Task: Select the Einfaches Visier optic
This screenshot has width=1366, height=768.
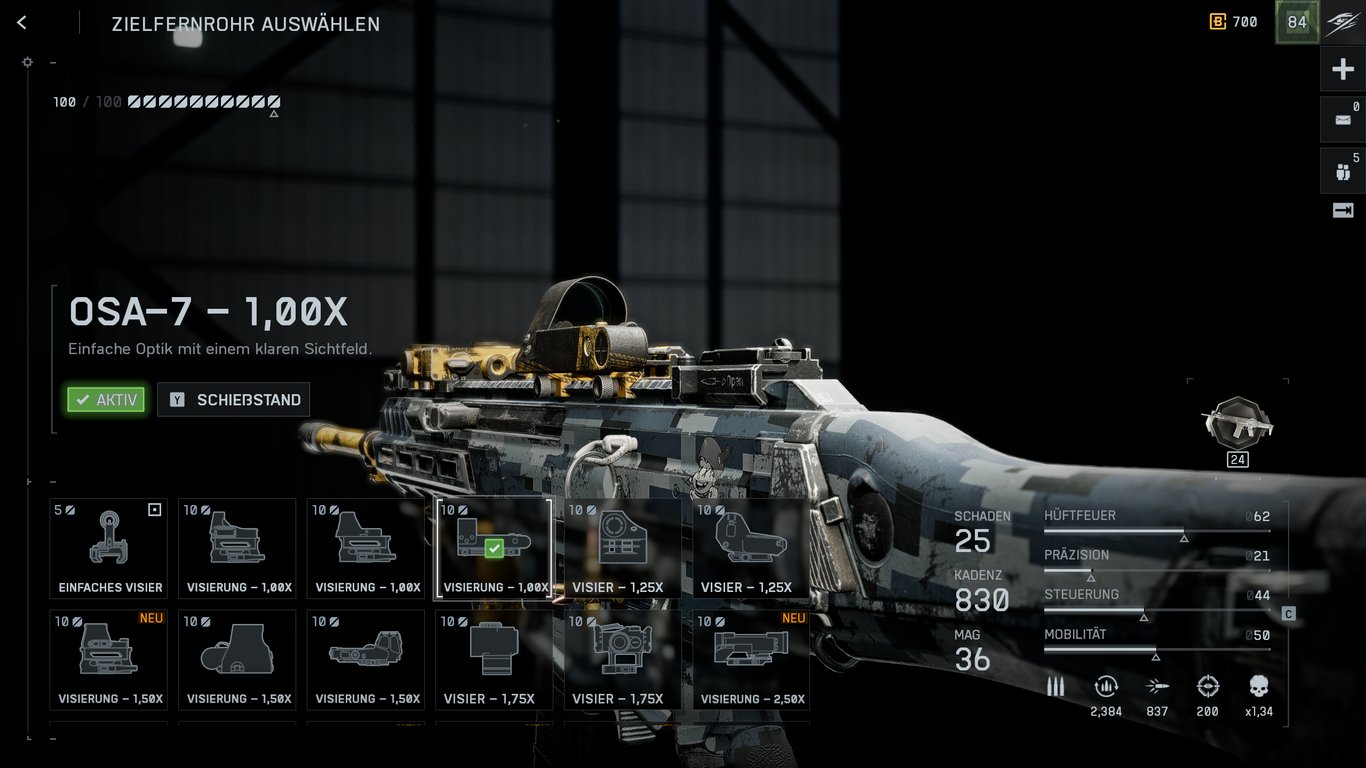Action: pos(107,548)
